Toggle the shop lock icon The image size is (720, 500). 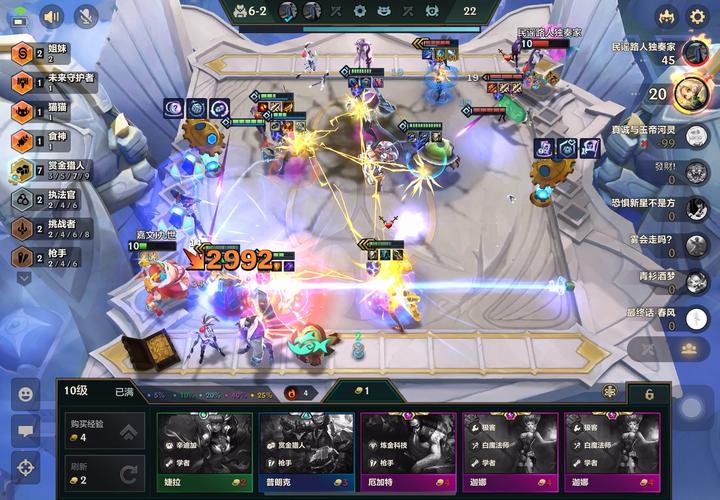(609, 393)
